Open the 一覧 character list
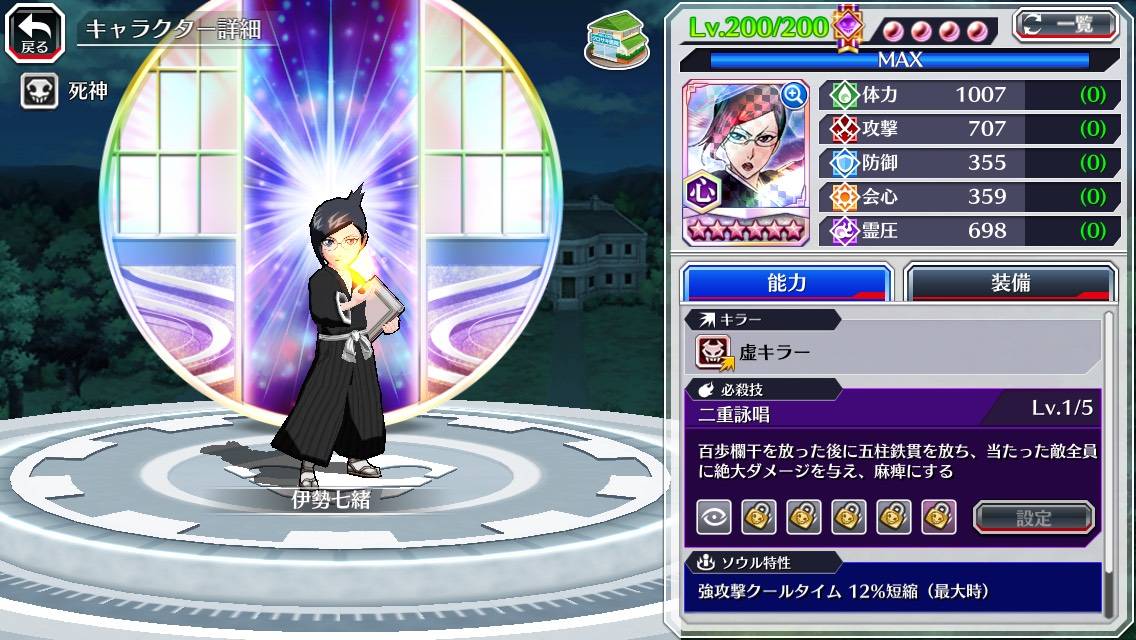This screenshot has height=640, width=1136. (1066, 25)
